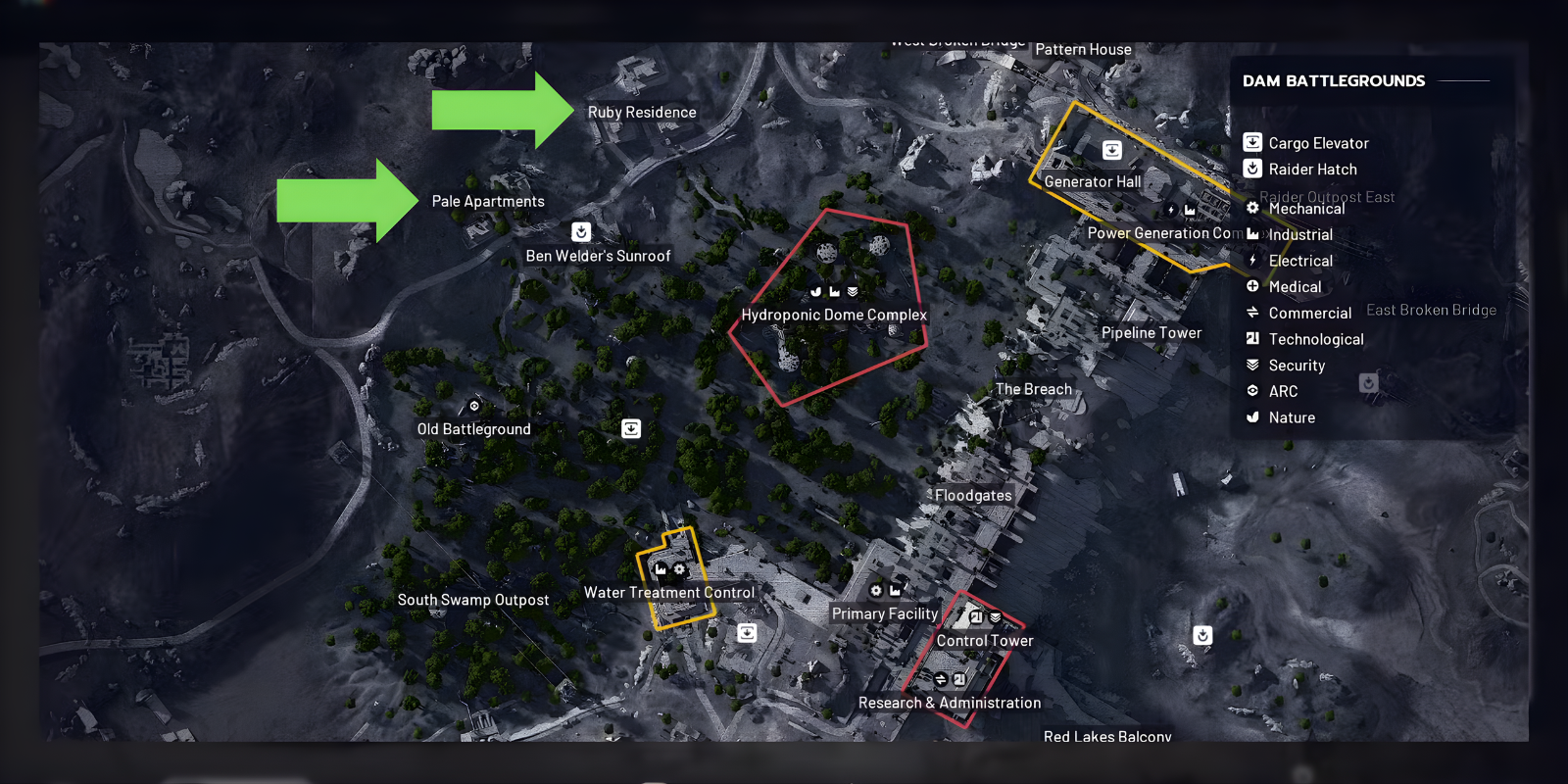Select the Security icon near Control Tower
The height and width of the screenshot is (784, 1568).
pyautogui.click(x=996, y=616)
